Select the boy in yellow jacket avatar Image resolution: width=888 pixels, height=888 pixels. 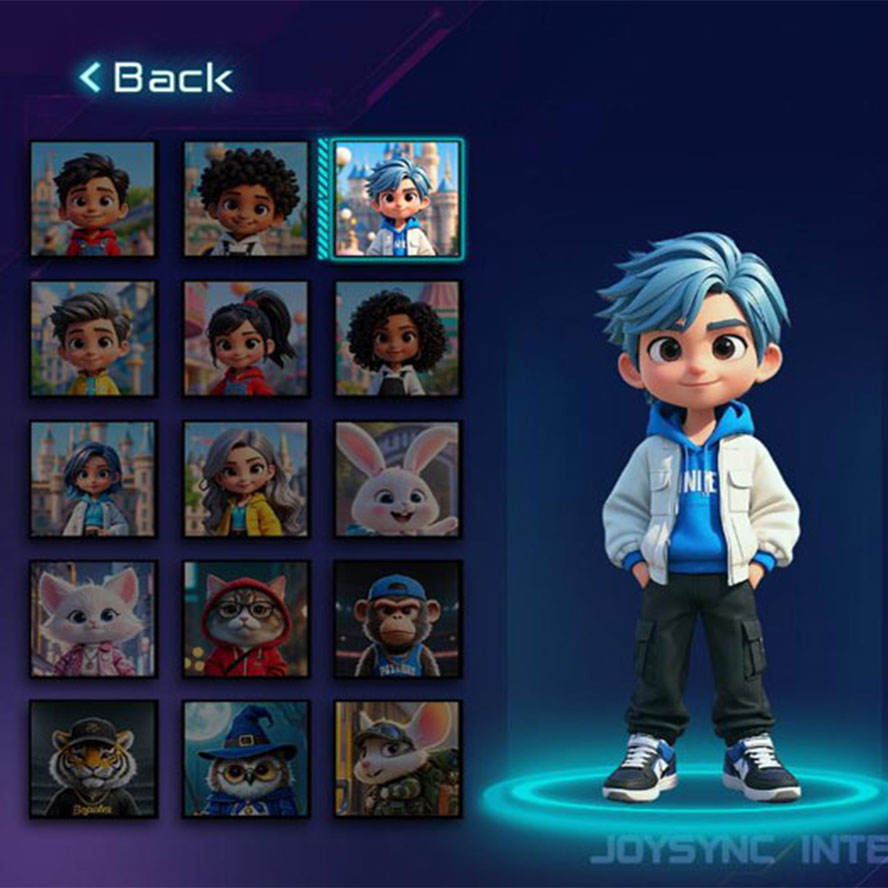tap(93, 338)
